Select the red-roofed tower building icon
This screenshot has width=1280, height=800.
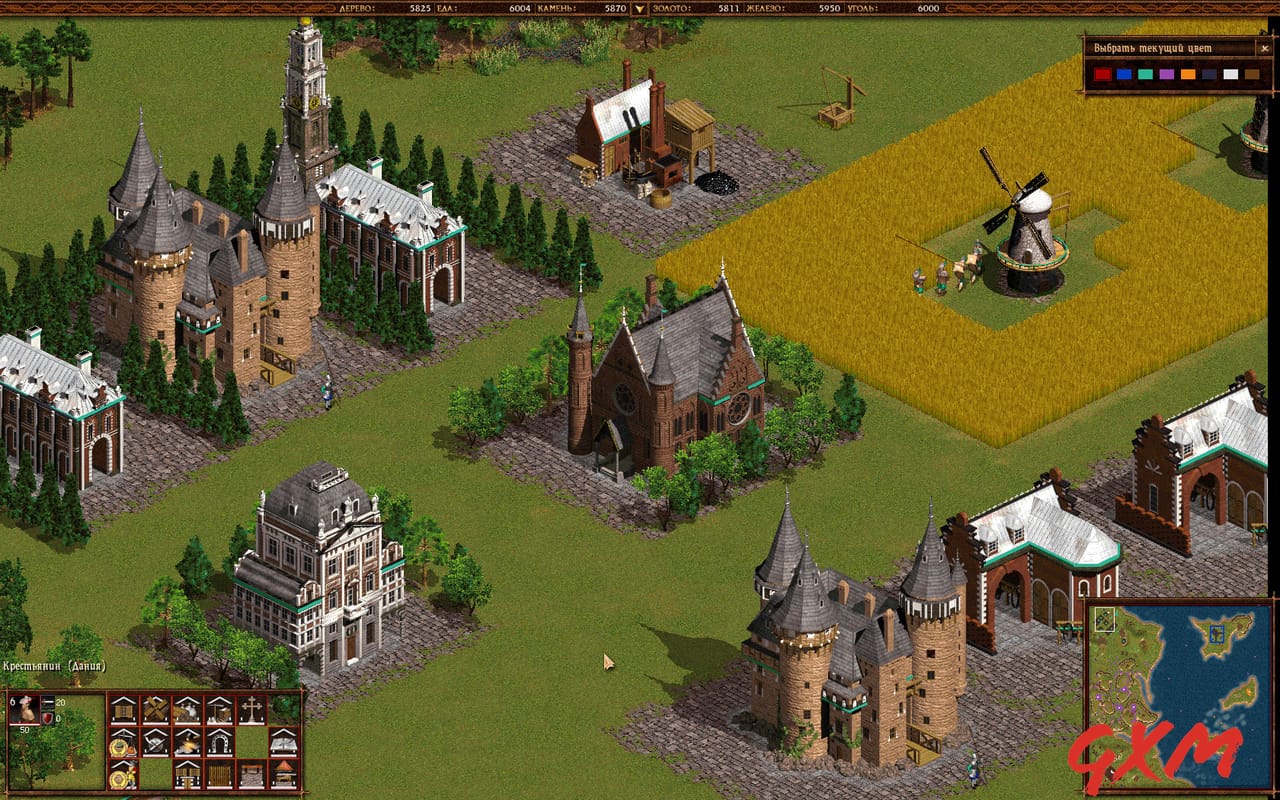point(284,774)
